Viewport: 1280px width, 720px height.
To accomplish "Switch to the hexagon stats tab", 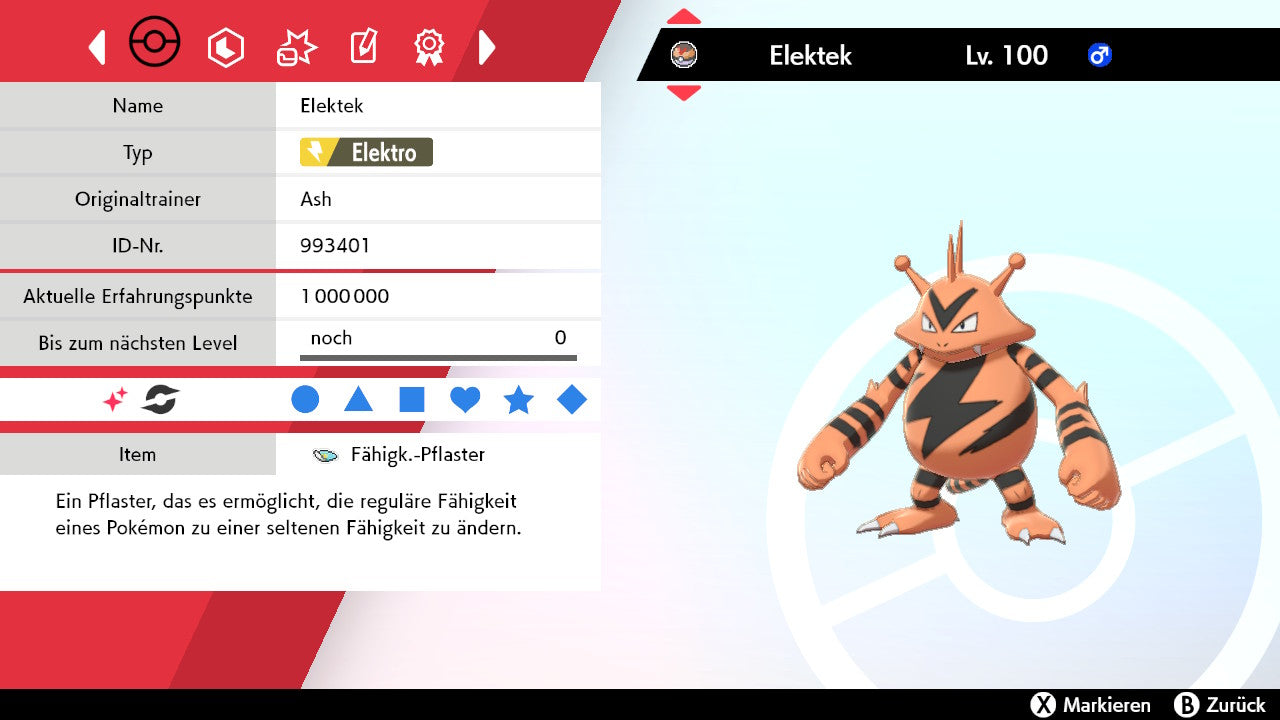I will pyautogui.click(x=225, y=47).
